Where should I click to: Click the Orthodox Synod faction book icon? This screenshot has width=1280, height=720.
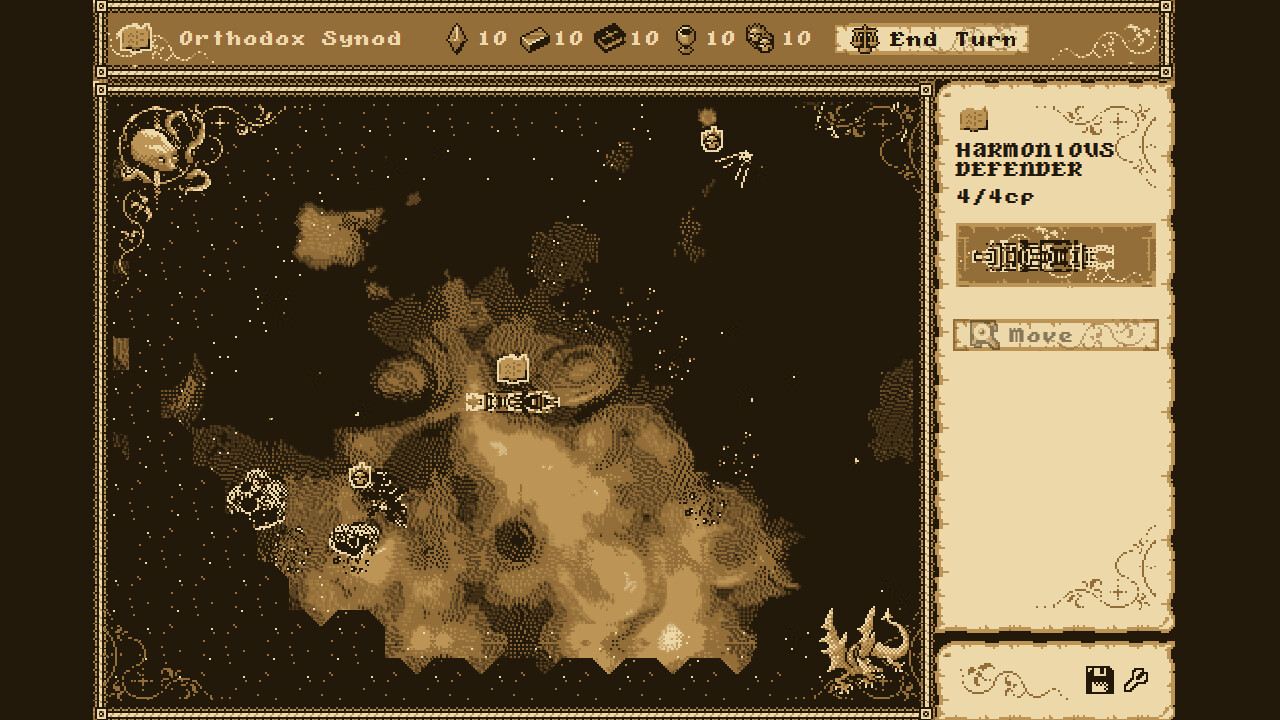[135, 38]
